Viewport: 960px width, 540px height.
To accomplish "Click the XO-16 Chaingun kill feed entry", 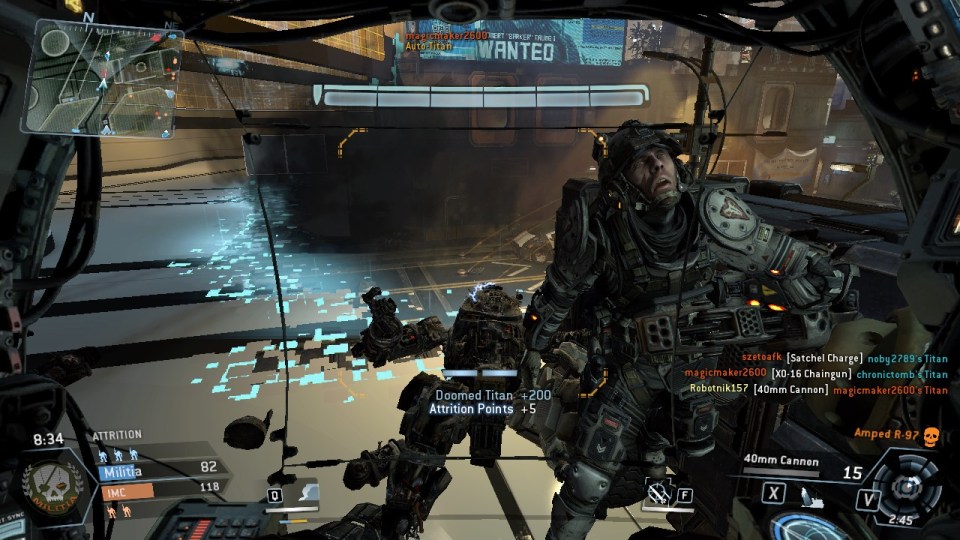I will click(x=815, y=373).
